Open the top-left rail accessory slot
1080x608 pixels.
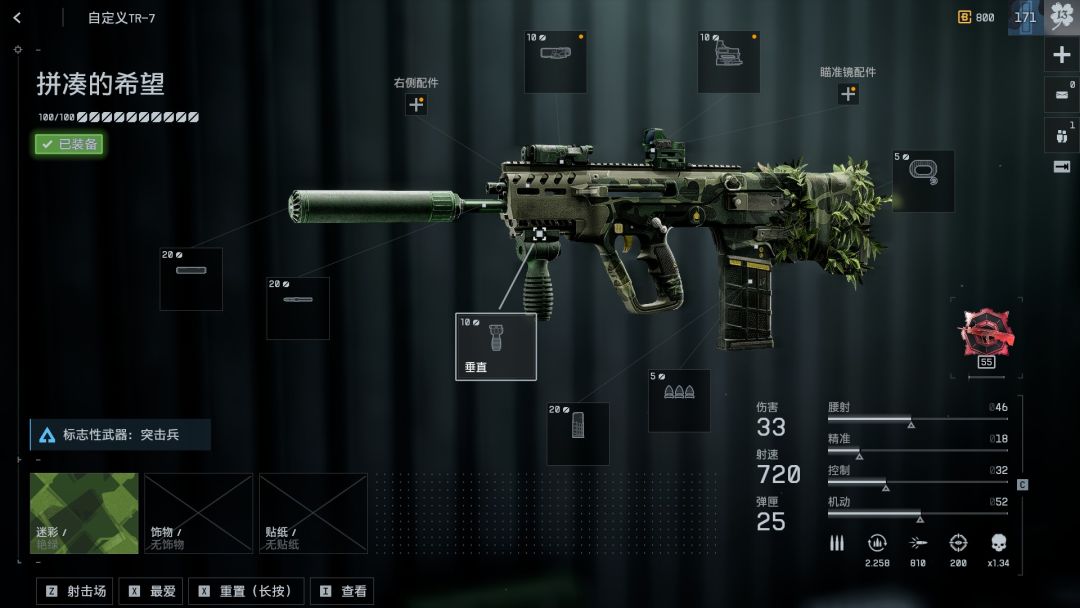[555, 62]
